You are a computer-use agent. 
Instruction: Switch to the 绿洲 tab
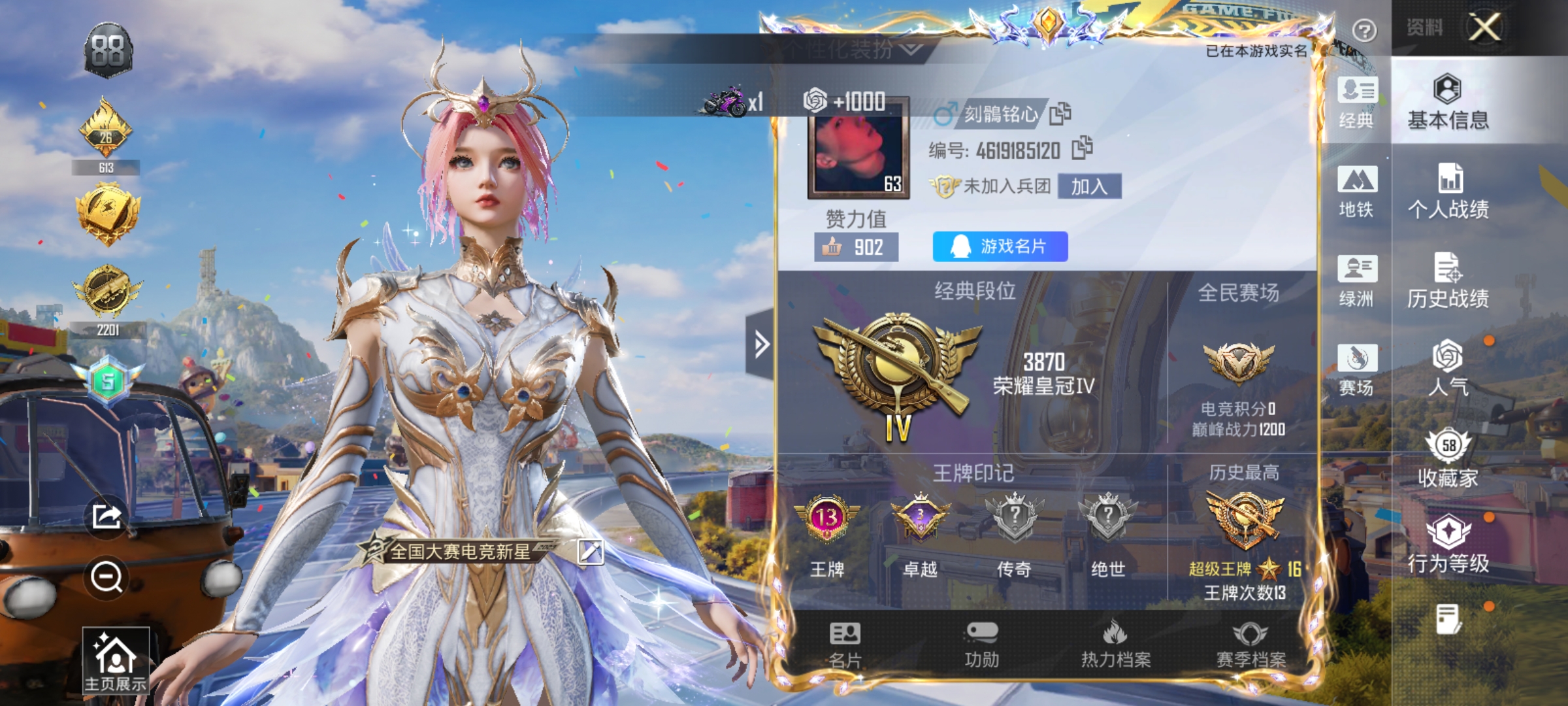coord(1357,281)
